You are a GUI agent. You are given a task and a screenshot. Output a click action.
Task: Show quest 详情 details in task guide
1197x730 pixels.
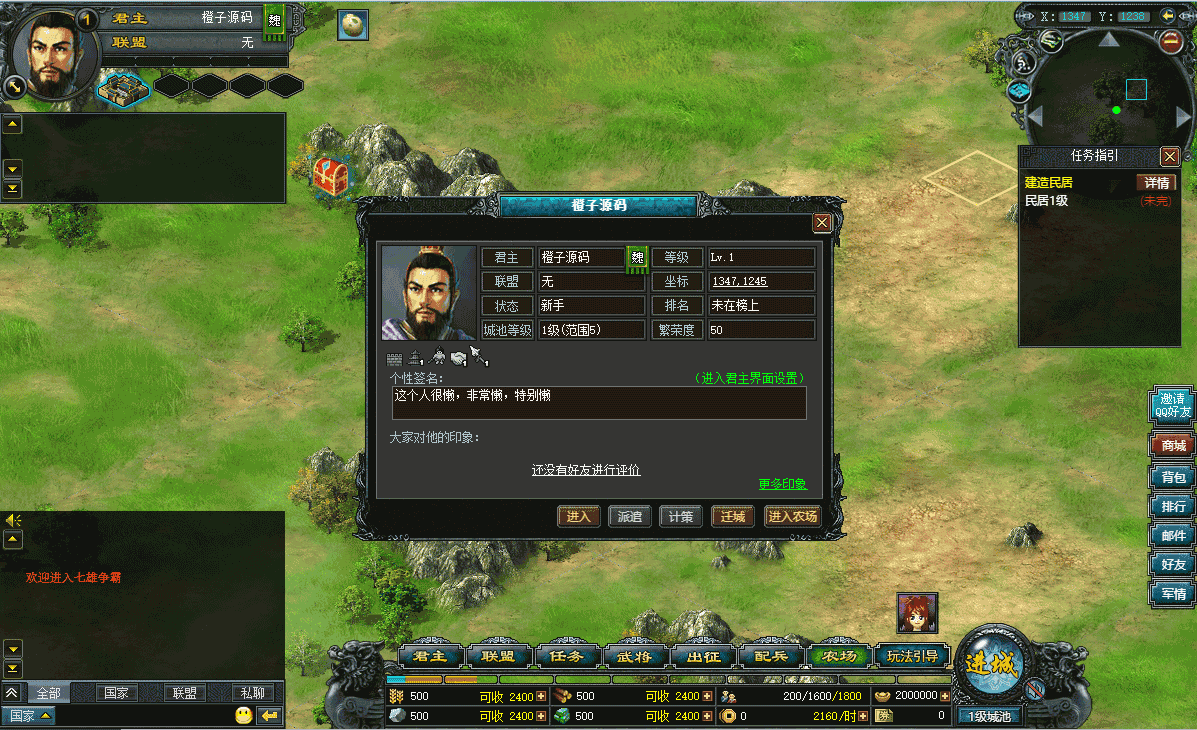point(1157,183)
